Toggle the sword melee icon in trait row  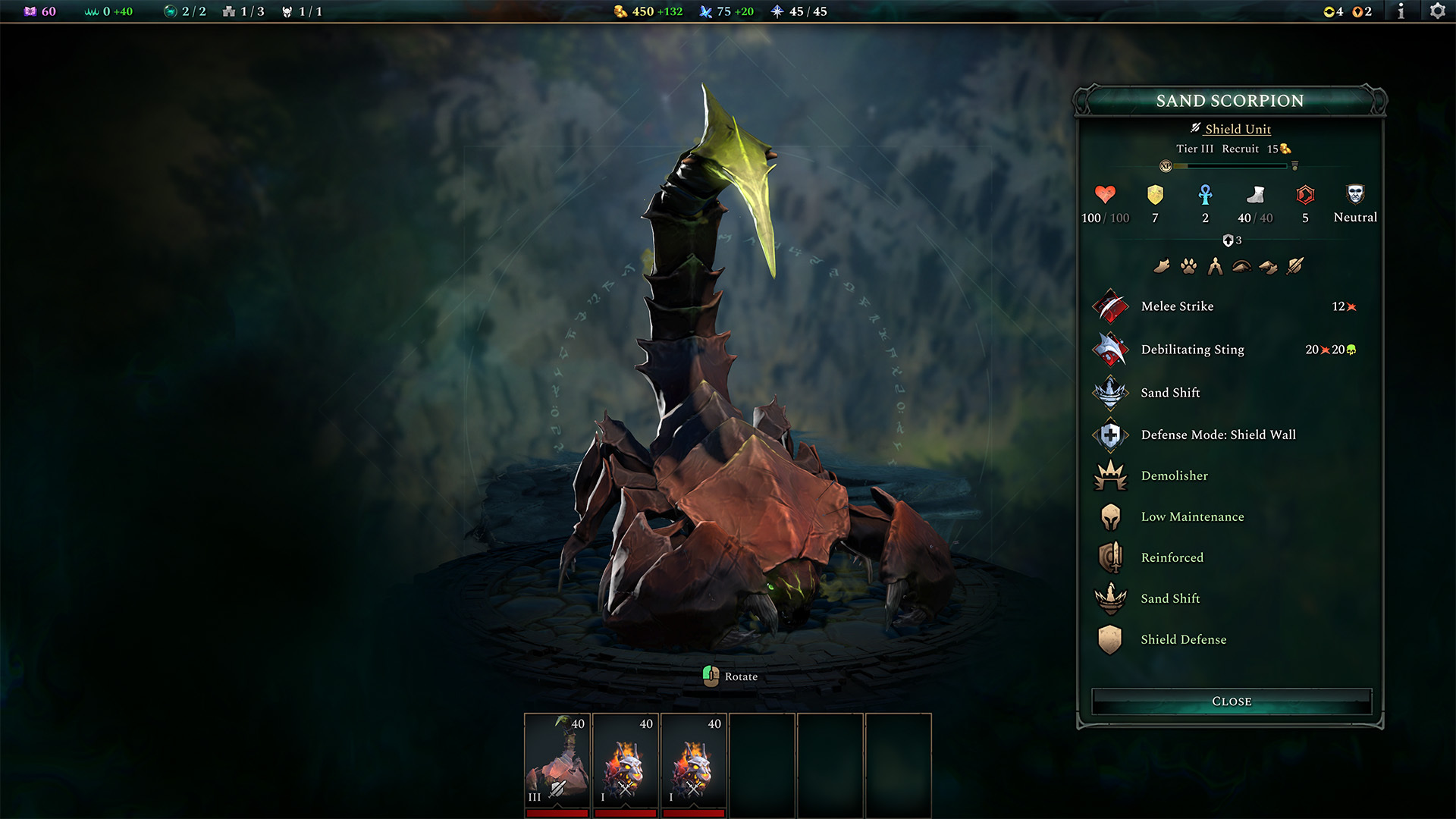pos(1296,265)
